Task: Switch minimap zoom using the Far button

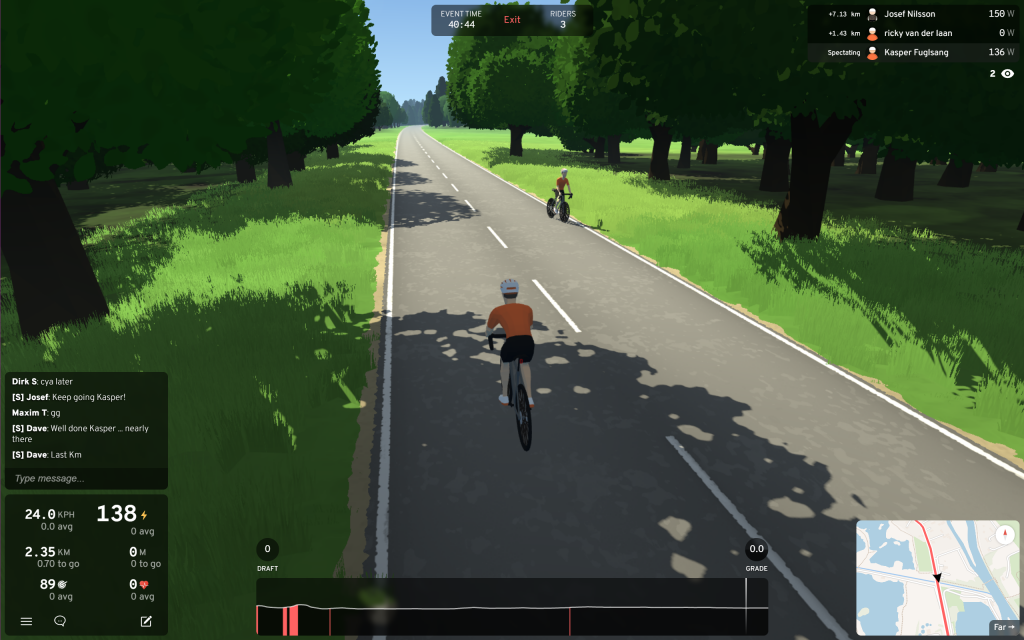Action: point(1003,627)
